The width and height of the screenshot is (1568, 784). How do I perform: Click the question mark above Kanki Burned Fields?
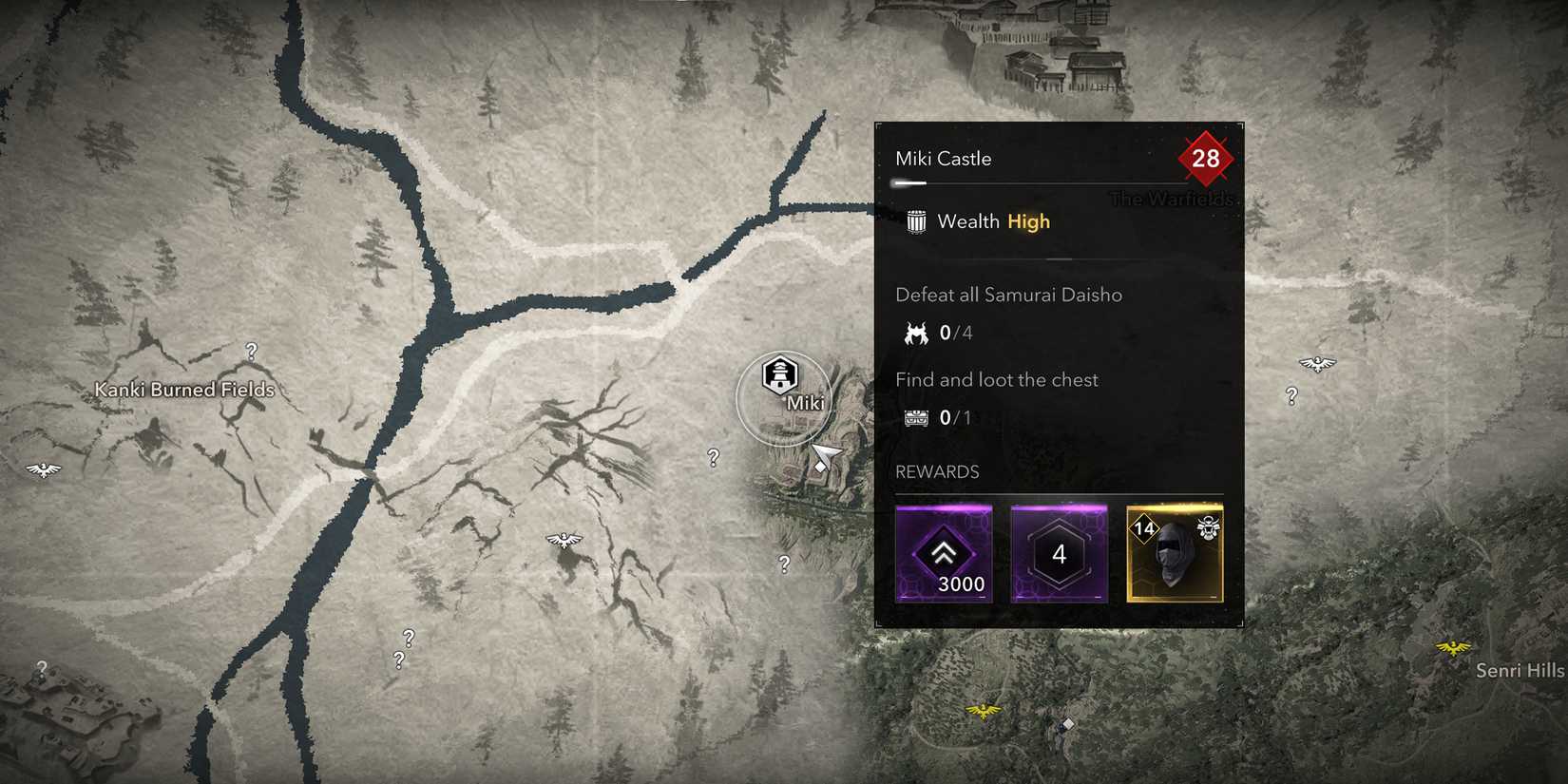click(251, 351)
